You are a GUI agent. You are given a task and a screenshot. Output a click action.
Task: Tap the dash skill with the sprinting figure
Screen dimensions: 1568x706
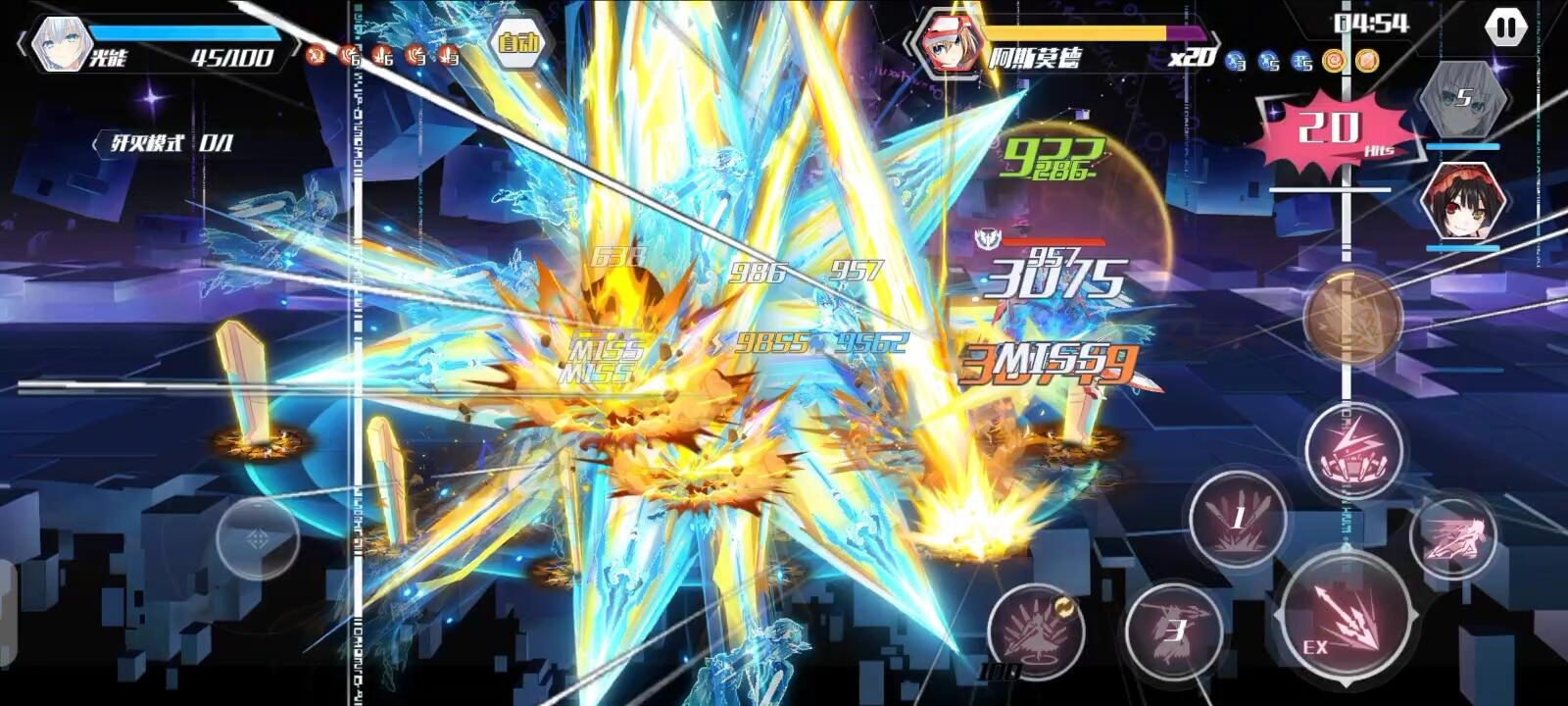pyautogui.click(x=1453, y=536)
